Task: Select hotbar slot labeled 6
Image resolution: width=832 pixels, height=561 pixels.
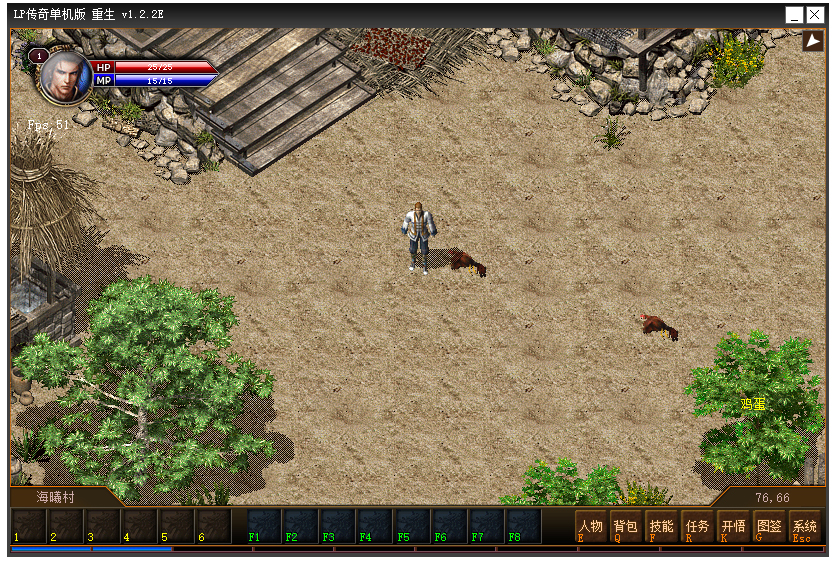Action: point(212,526)
